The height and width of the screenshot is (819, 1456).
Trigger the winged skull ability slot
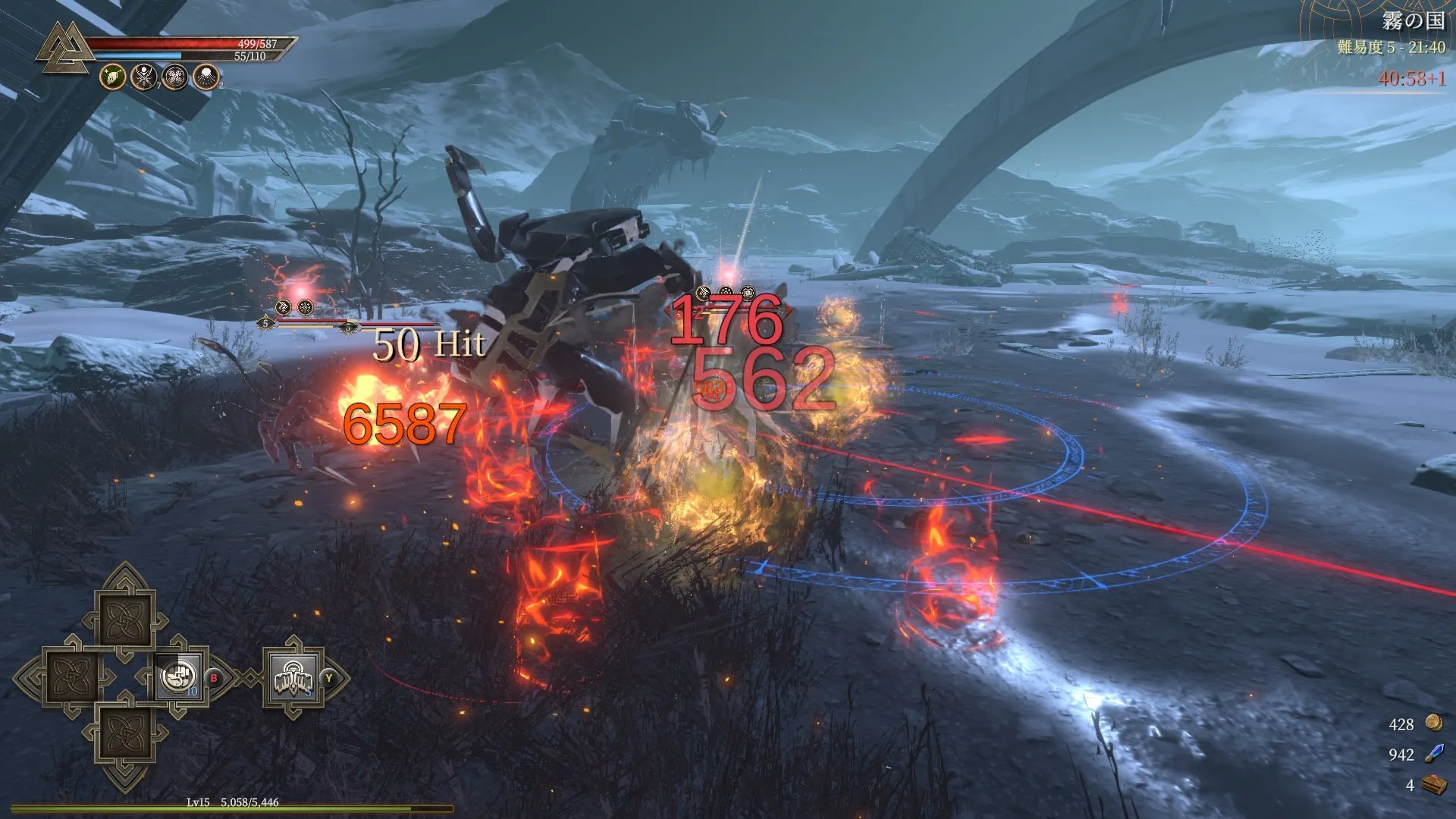[293, 677]
